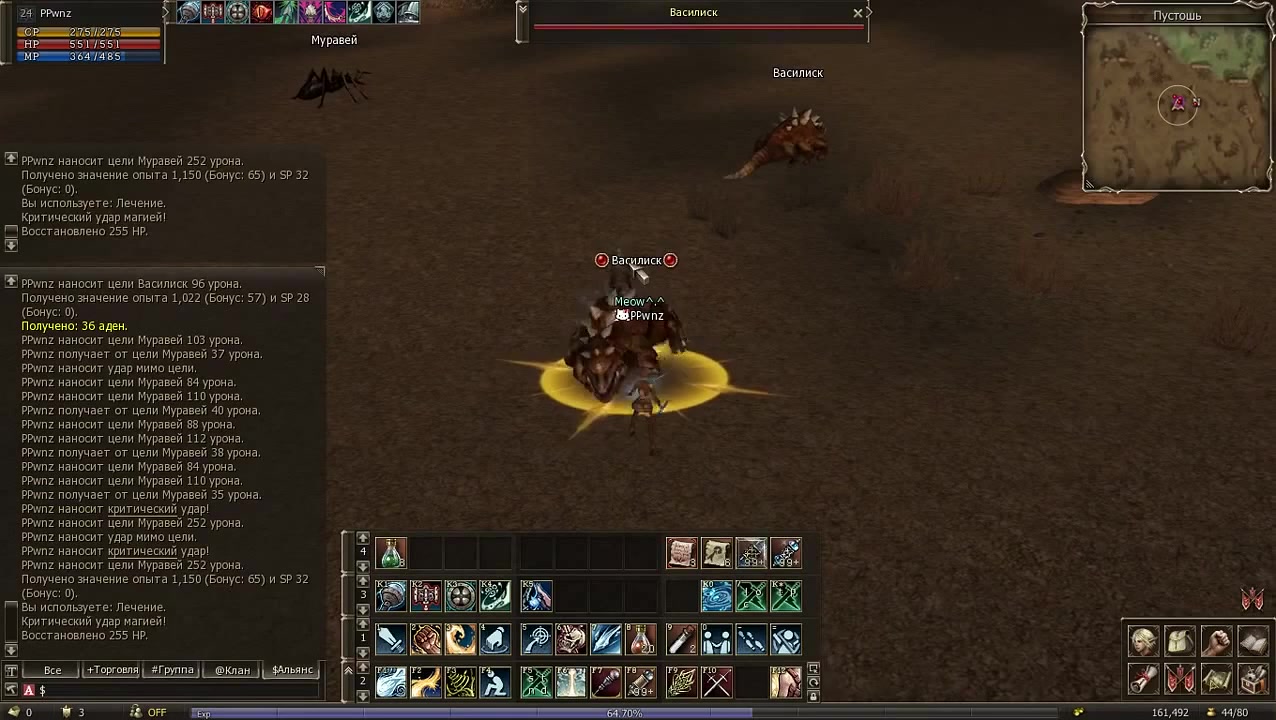
Task: Select the @Клан chat tab
Action: pos(232,670)
